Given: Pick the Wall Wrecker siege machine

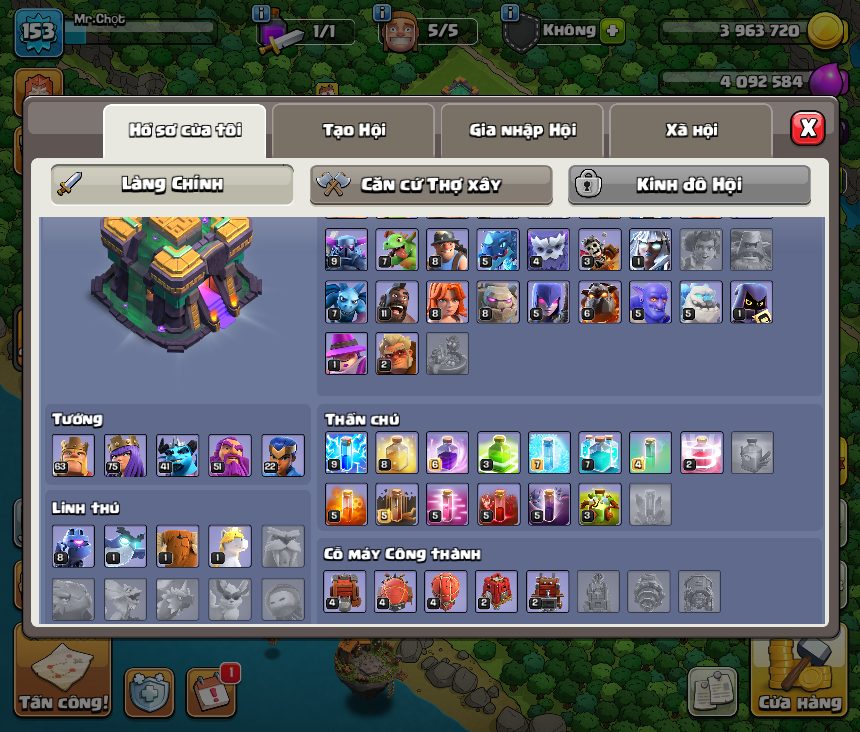Looking at the screenshot, I should coord(345,591).
